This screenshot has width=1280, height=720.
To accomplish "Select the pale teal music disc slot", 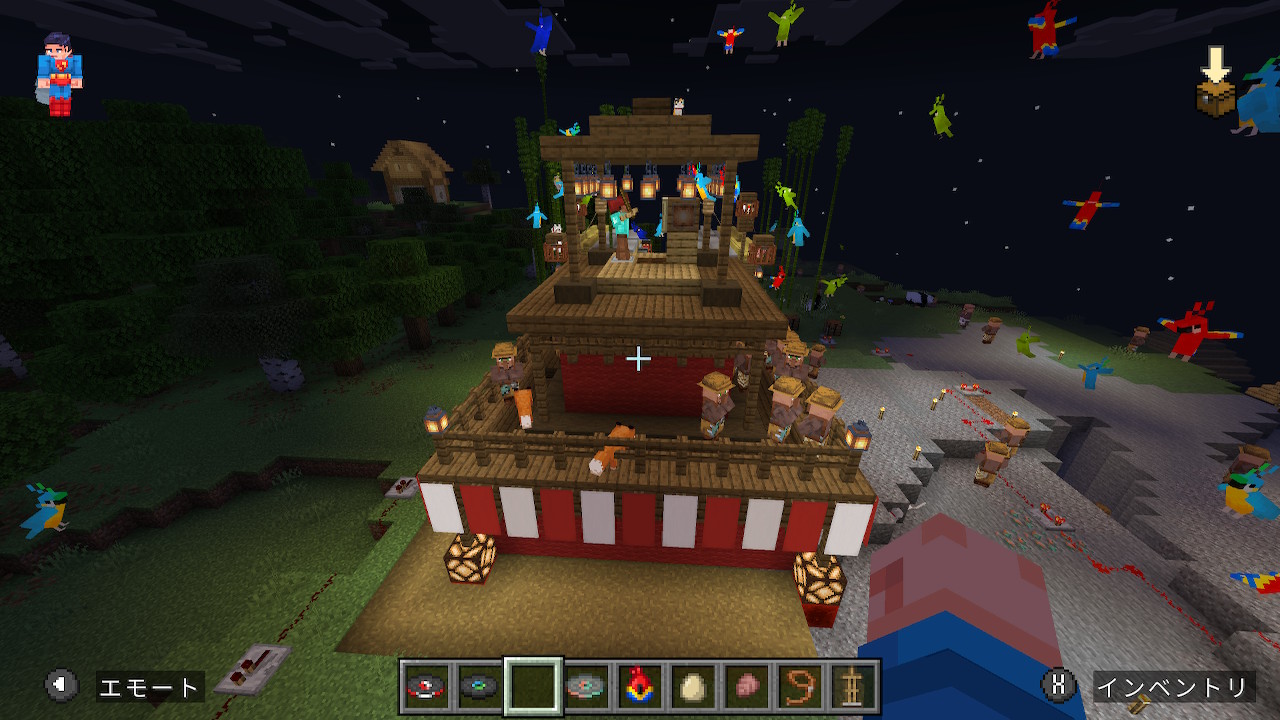I will click(586, 687).
